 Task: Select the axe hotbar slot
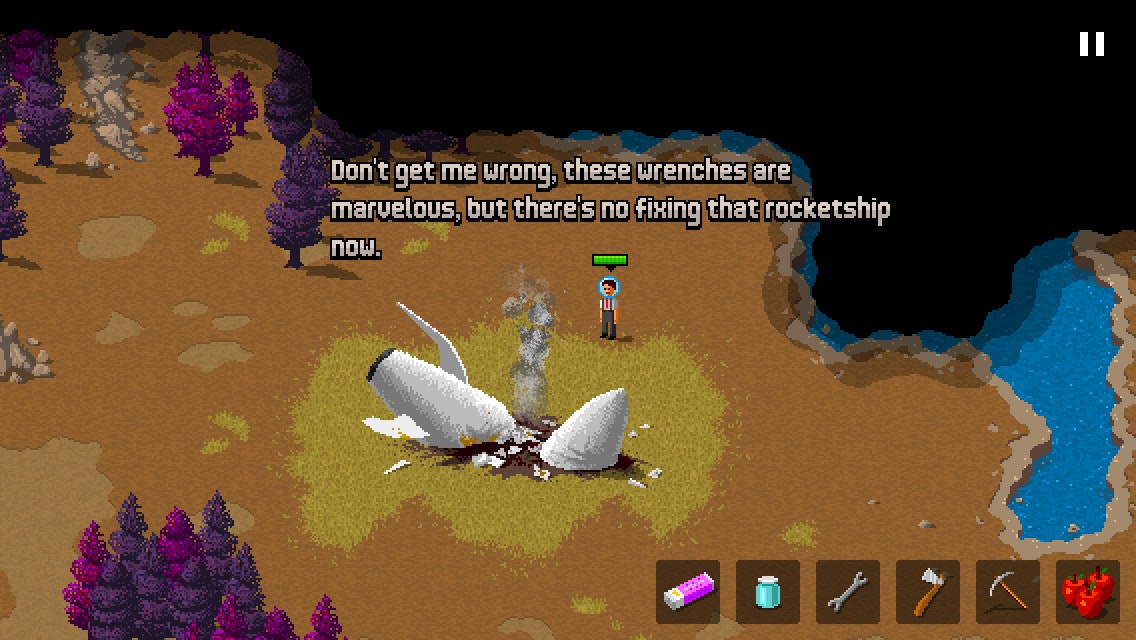pos(928,592)
